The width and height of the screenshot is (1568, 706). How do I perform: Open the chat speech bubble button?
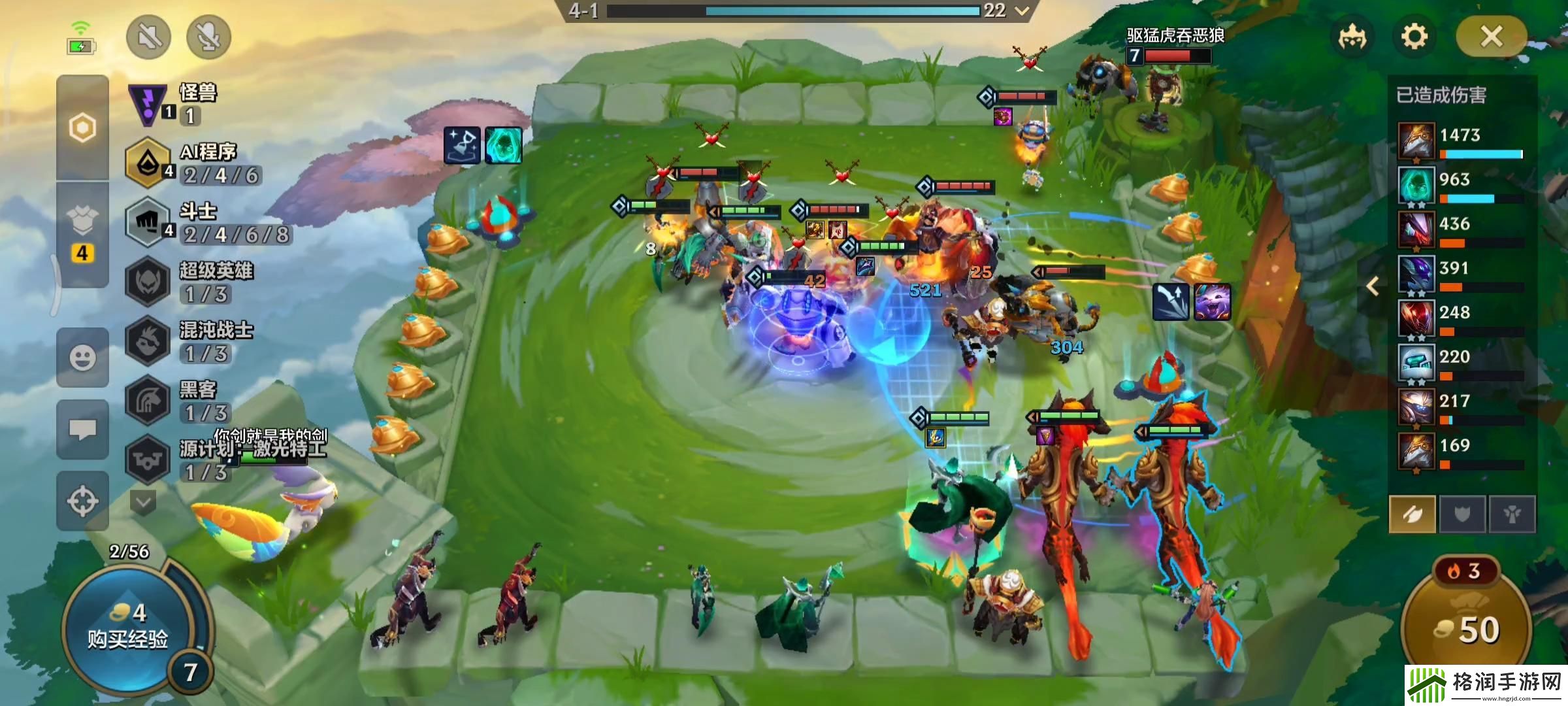point(82,429)
